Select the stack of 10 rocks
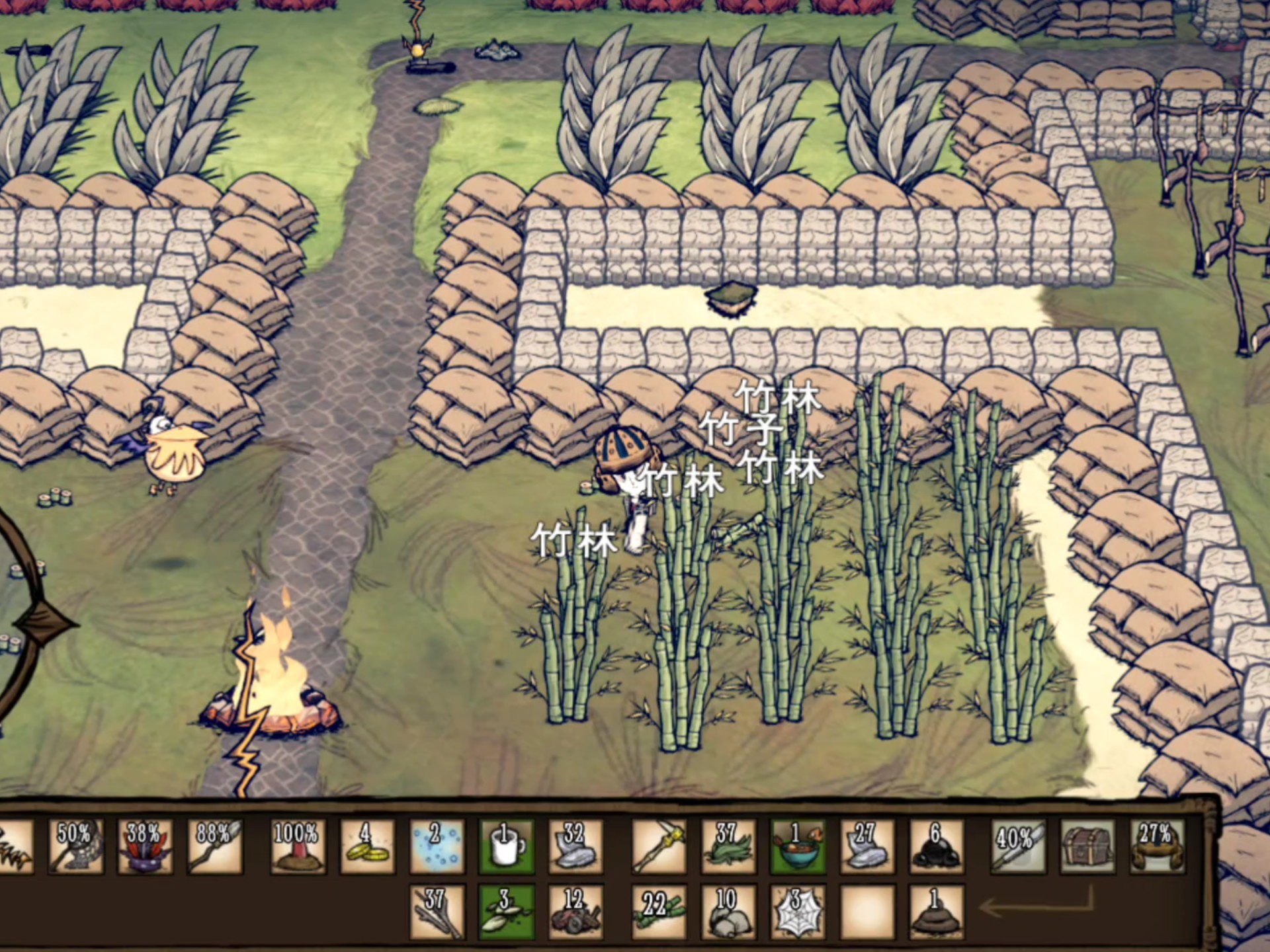The image size is (1270, 952). pos(728,912)
